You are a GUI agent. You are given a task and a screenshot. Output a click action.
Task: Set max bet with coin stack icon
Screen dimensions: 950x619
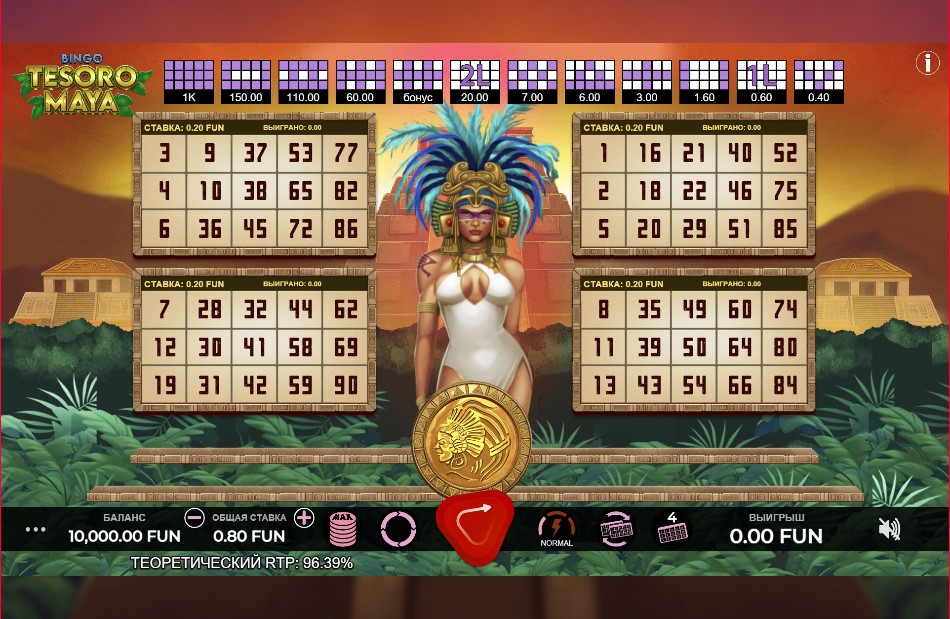(x=344, y=529)
